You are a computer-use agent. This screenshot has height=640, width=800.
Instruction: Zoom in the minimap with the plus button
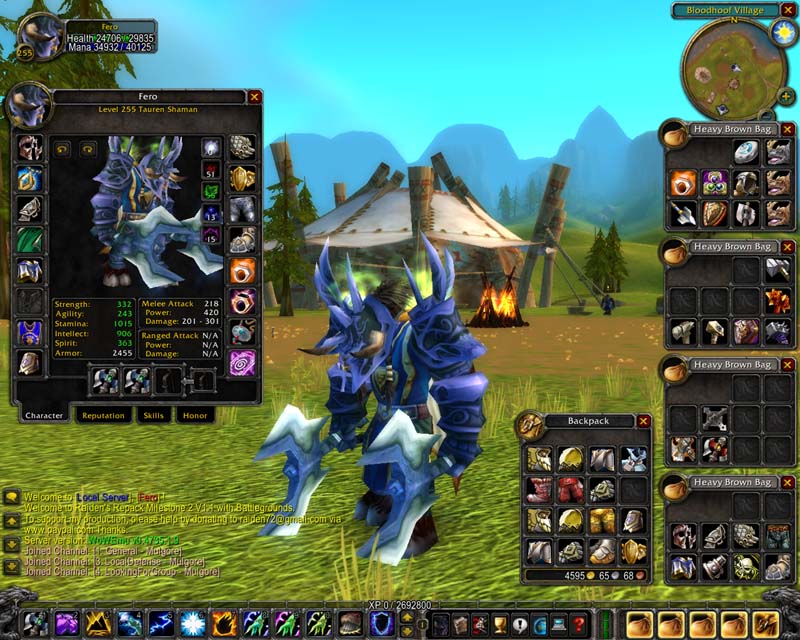pyautogui.click(x=788, y=97)
